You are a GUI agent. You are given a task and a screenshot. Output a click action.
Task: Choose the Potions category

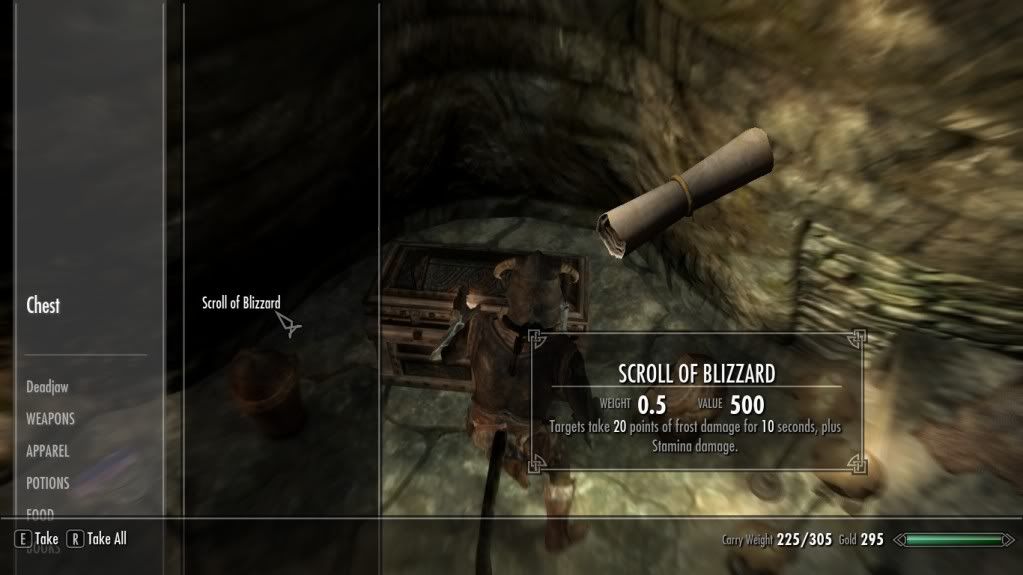48,483
